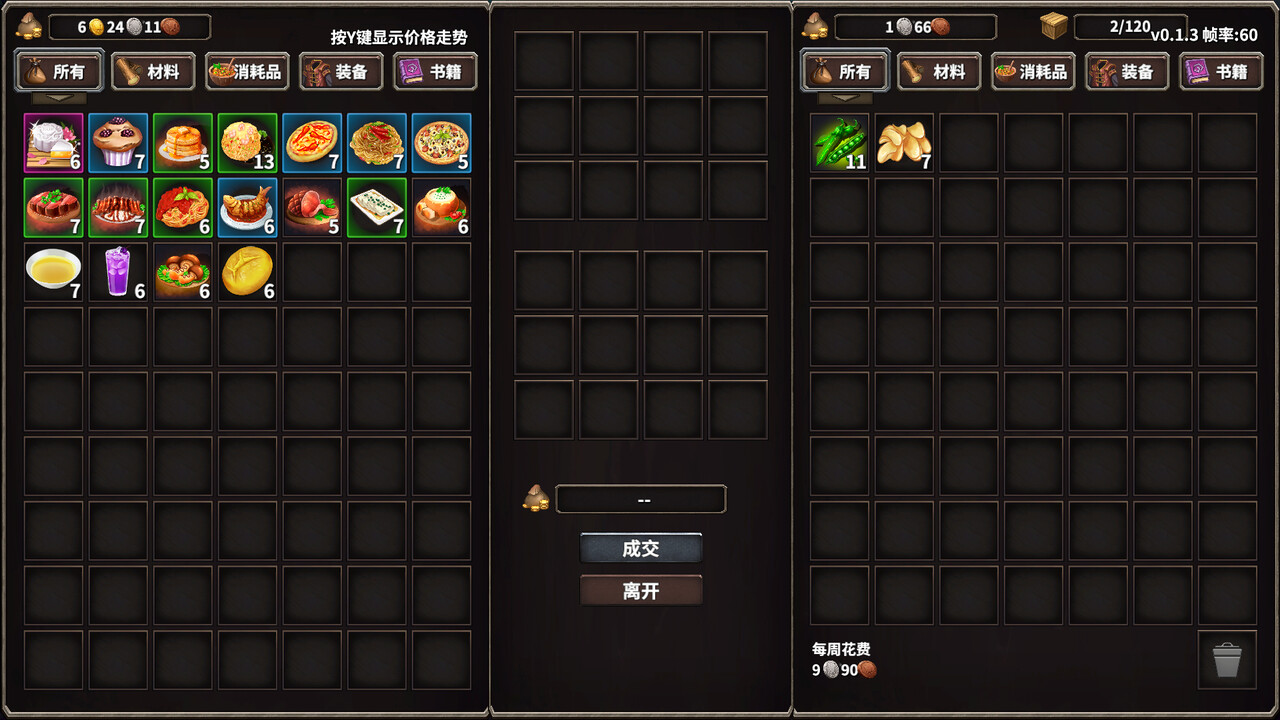Switch to the 装备 tab on the right
The image size is (1280, 720).
(1128, 71)
